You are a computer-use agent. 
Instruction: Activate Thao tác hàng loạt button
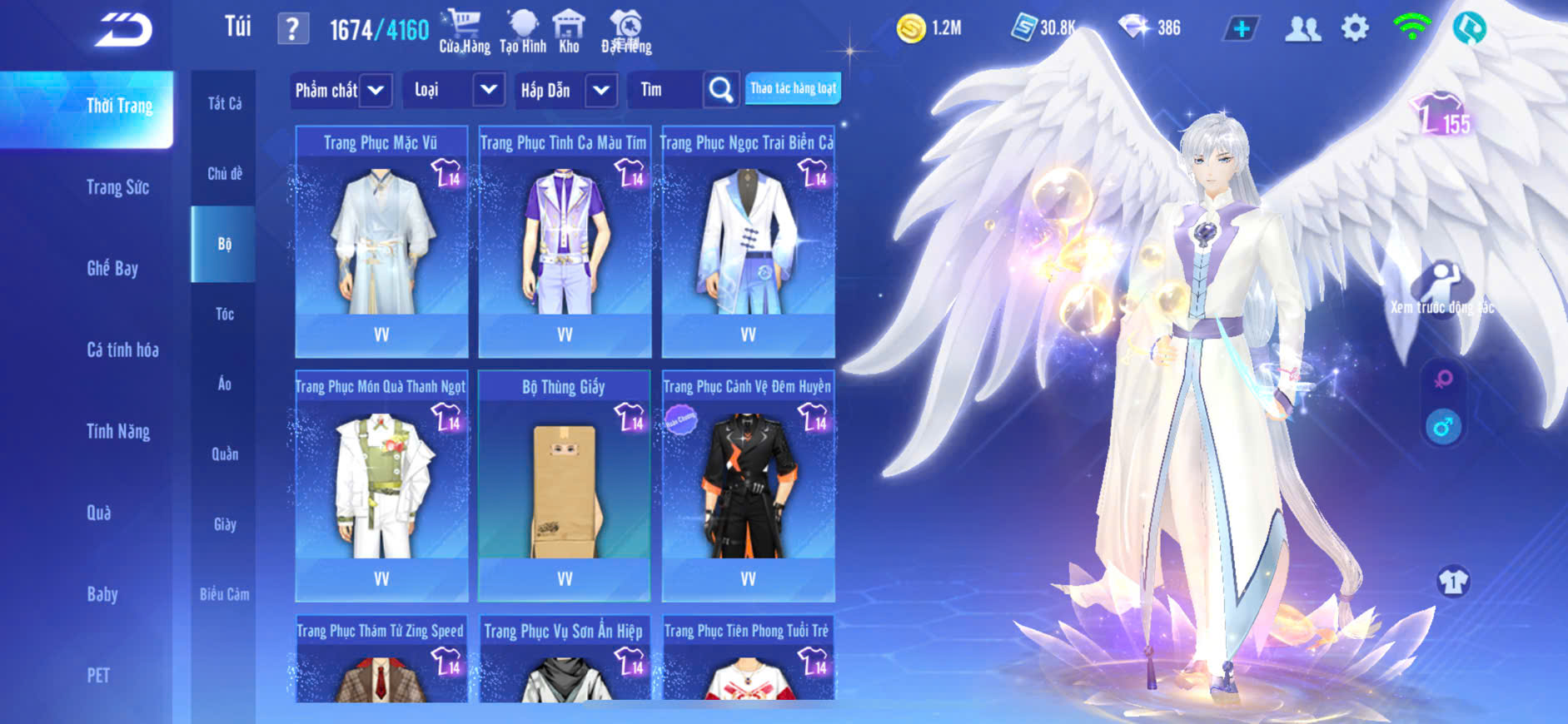point(793,88)
